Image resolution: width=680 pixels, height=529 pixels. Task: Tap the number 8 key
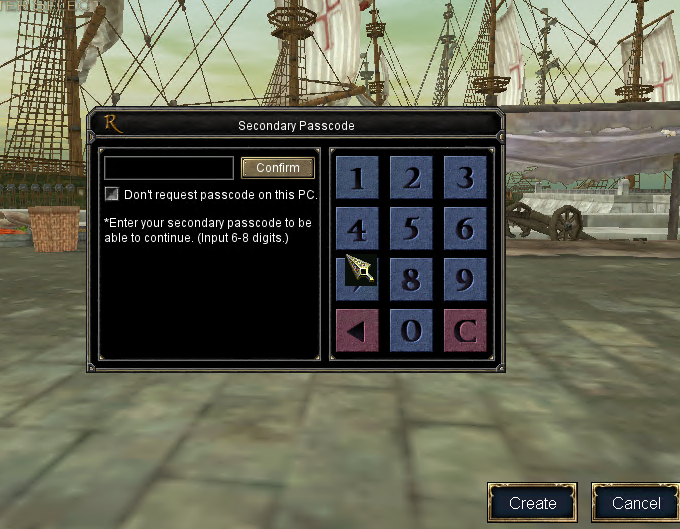[x=411, y=279]
